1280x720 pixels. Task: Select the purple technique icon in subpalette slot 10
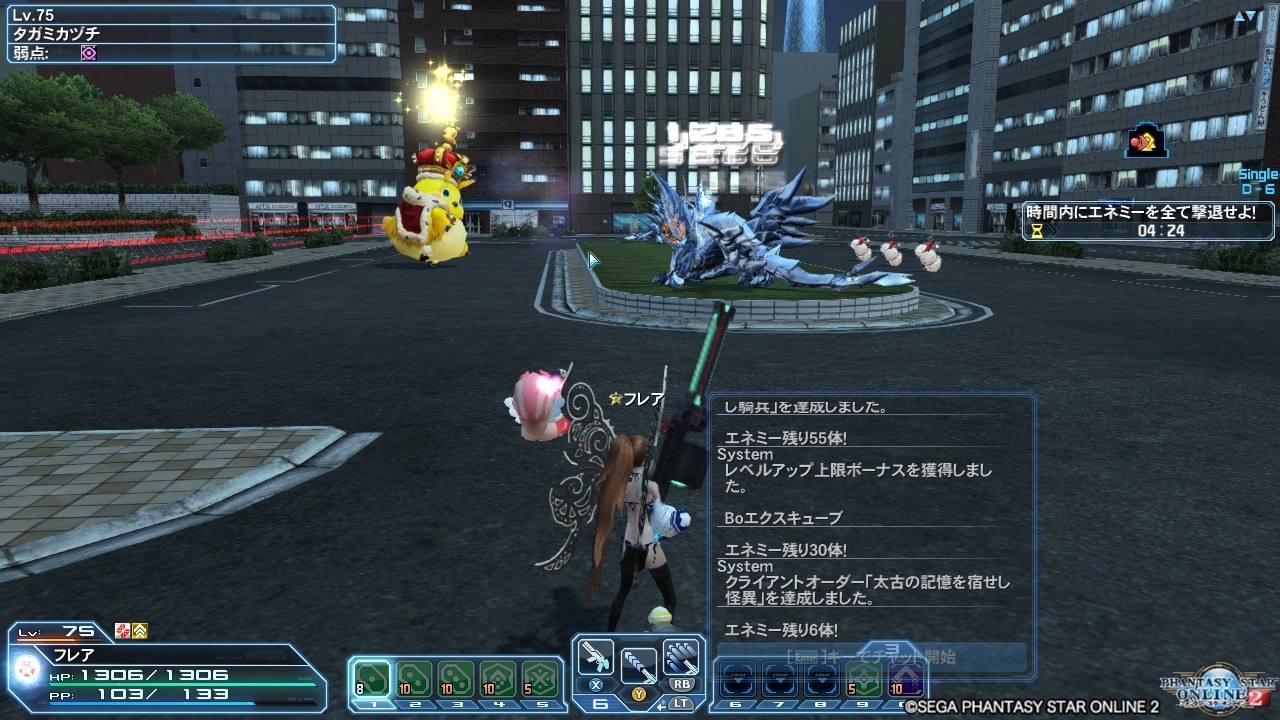pyautogui.click(x=903, y=678)
